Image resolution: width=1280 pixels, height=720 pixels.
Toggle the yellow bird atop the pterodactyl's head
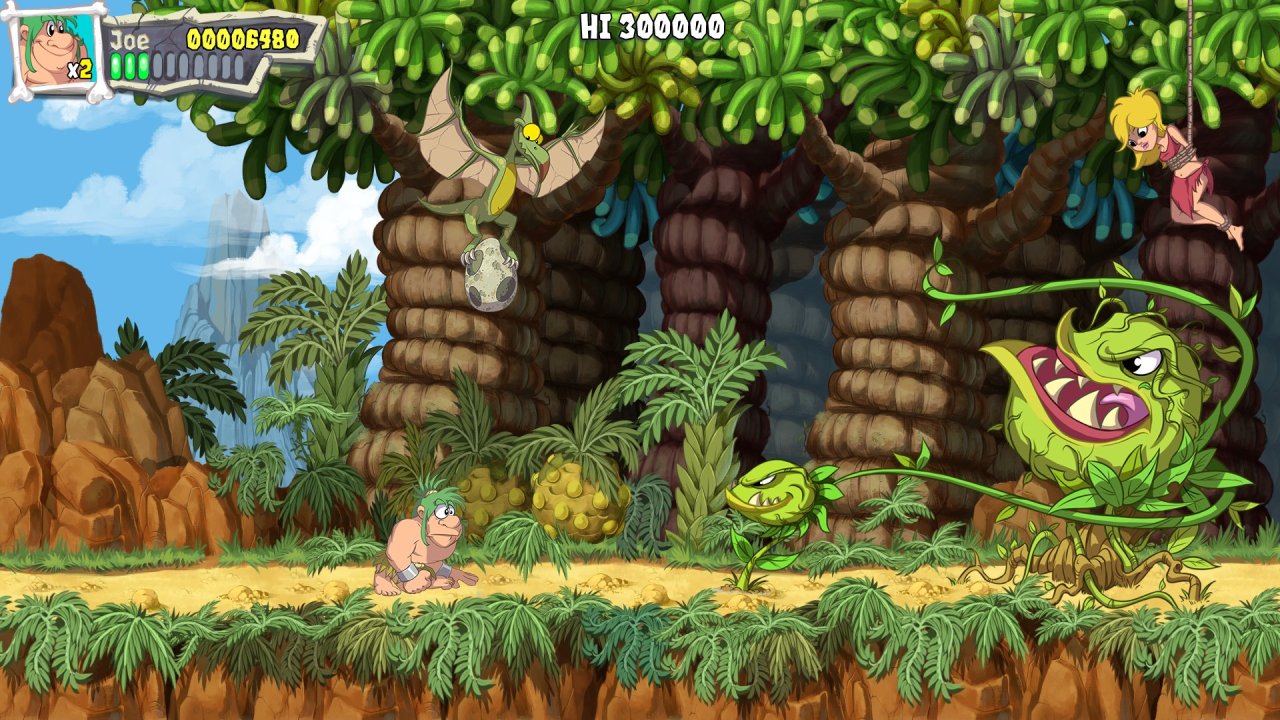click(x=532, y=133)
